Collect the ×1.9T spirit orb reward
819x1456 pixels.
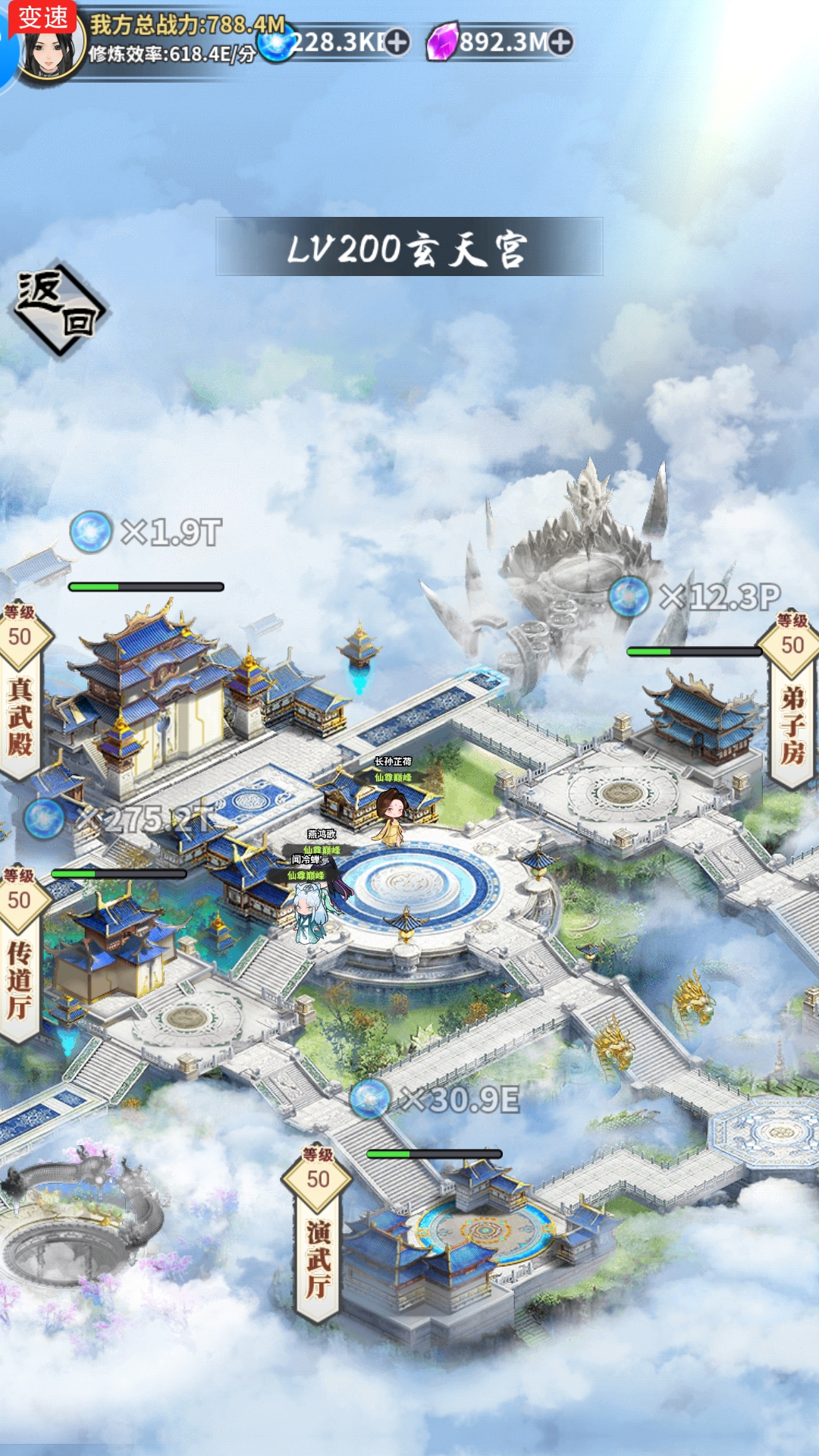point(91,532)
